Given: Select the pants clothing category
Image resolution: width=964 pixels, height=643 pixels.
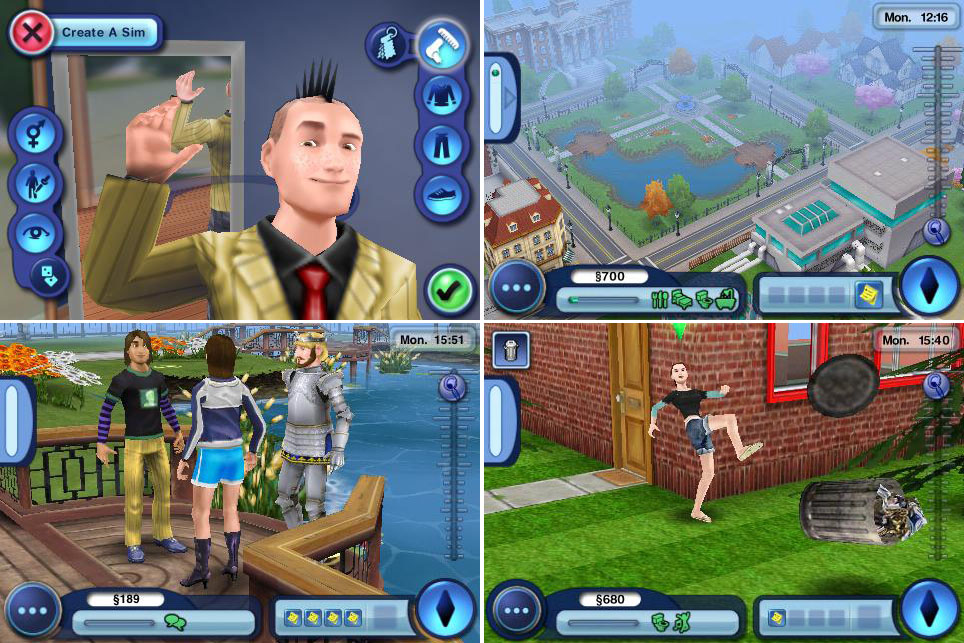Looking at the screenshot, I should pyautogui.click(x=440, y=145).
